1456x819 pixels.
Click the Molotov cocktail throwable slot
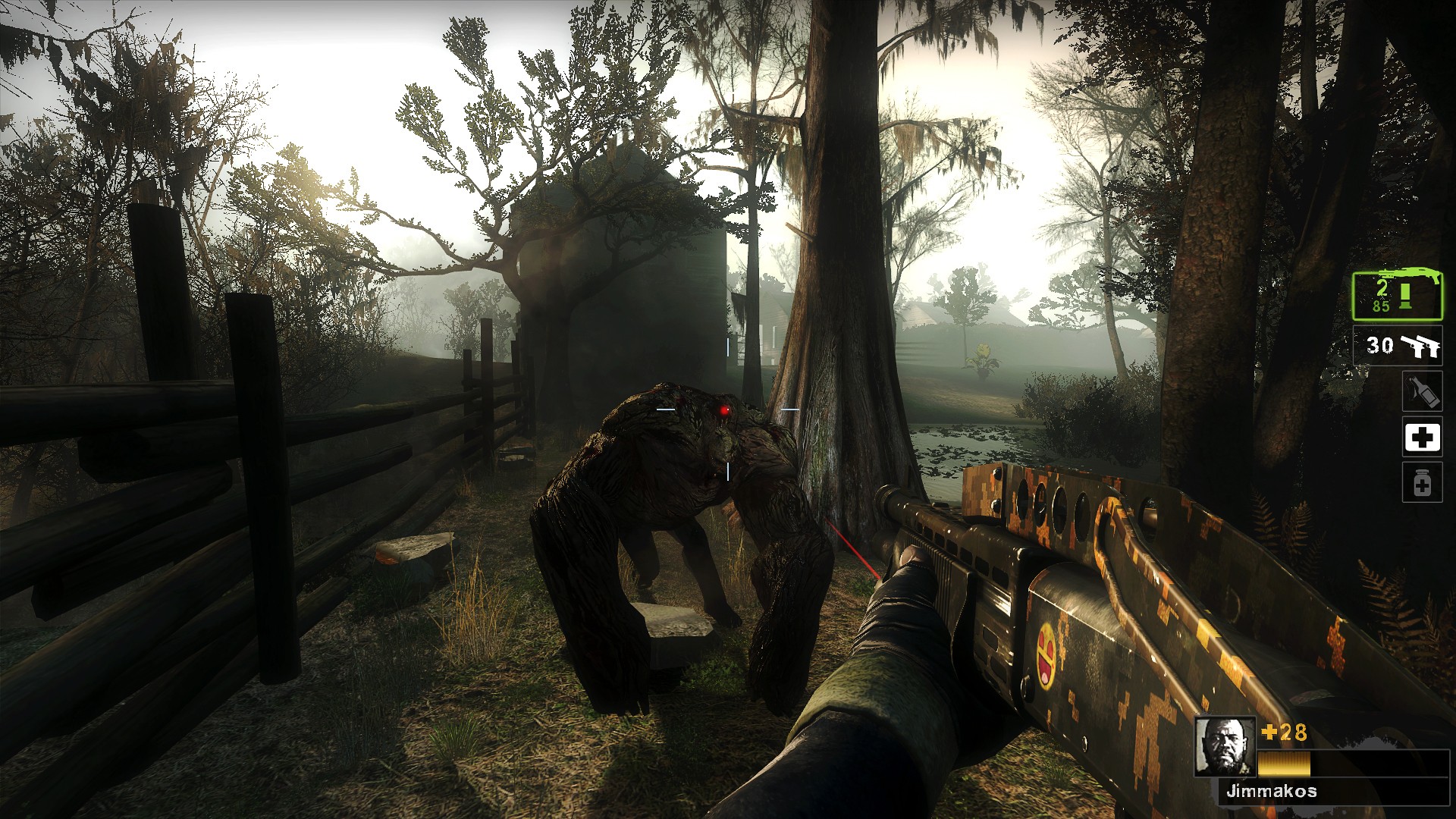[x=1423, y=391]
